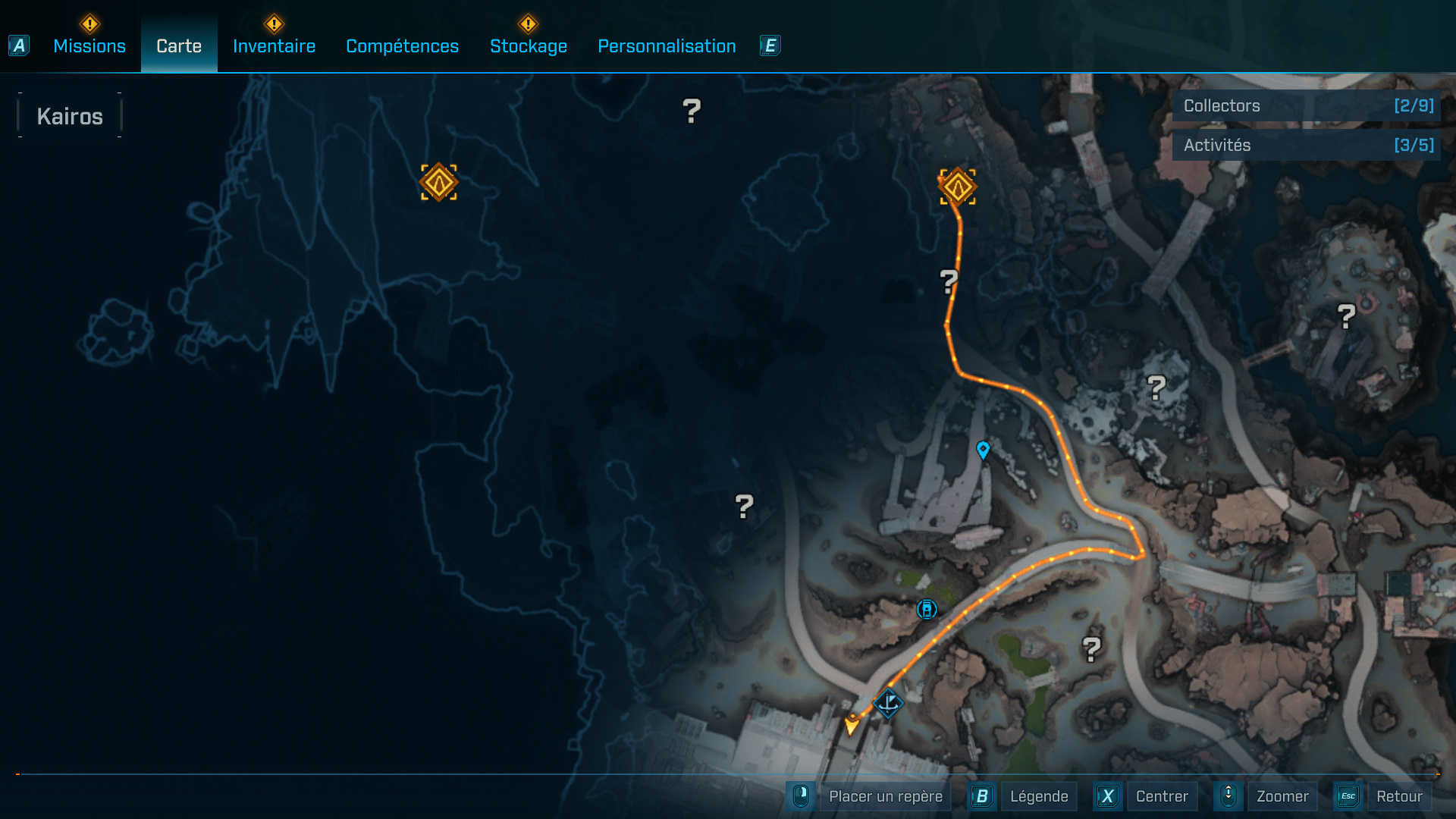The image size is (1456, 819).
Task: Click the Placer un repère button
Action: click(x=885, y=796)
